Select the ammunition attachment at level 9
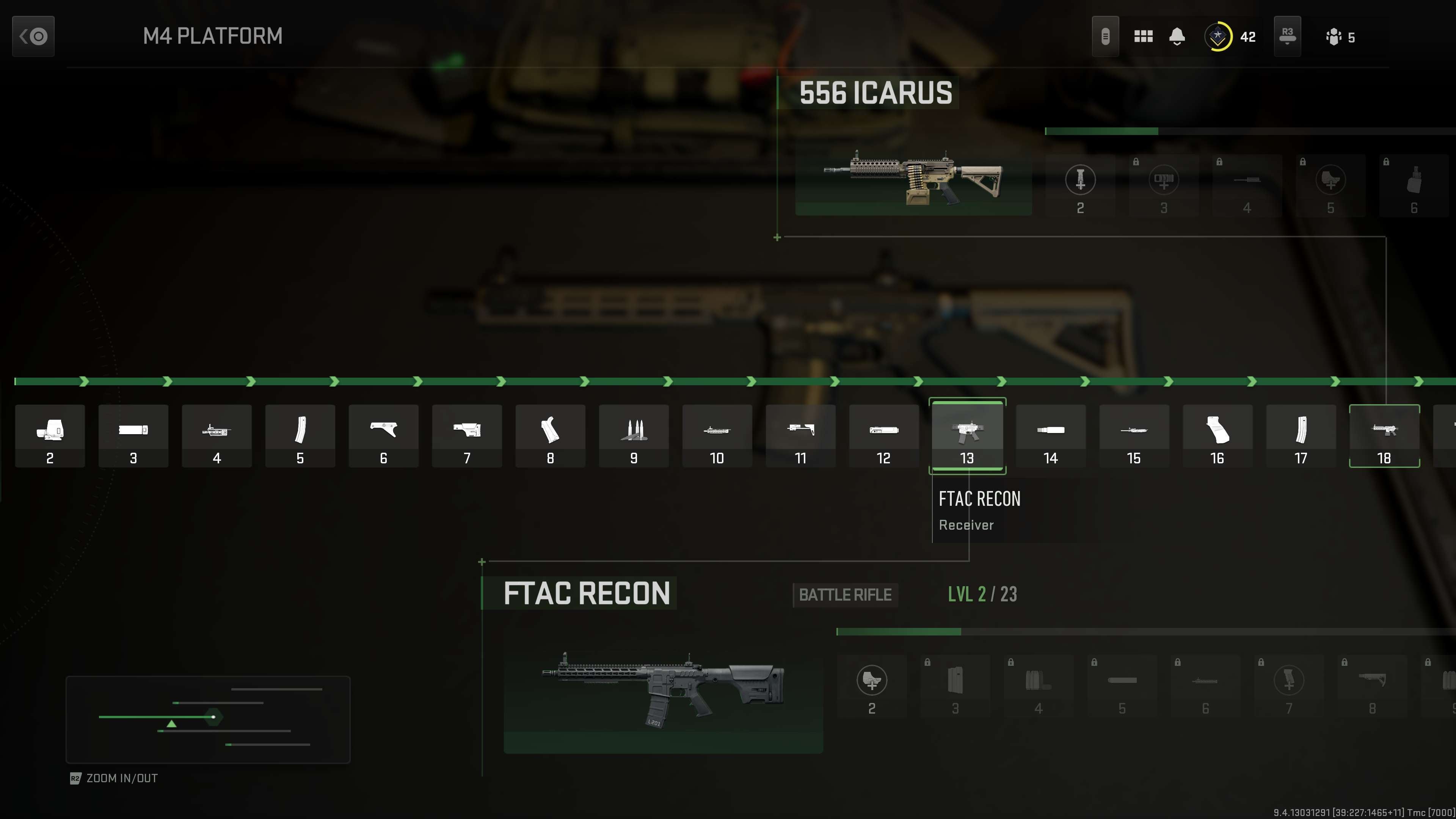Screen dimensions: 1456x819 tap(634, 435)
